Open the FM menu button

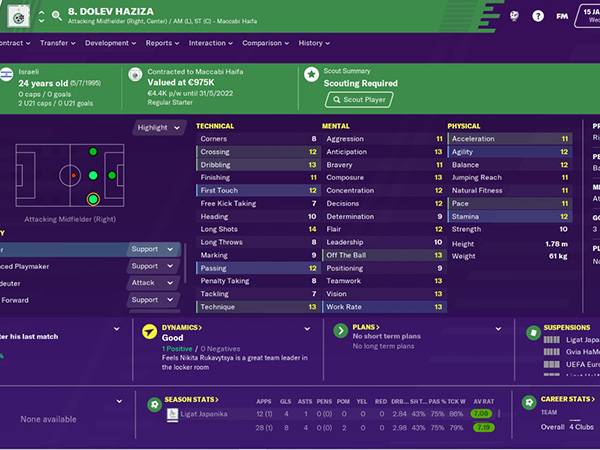pyautogui.click(x=563, y=16)
